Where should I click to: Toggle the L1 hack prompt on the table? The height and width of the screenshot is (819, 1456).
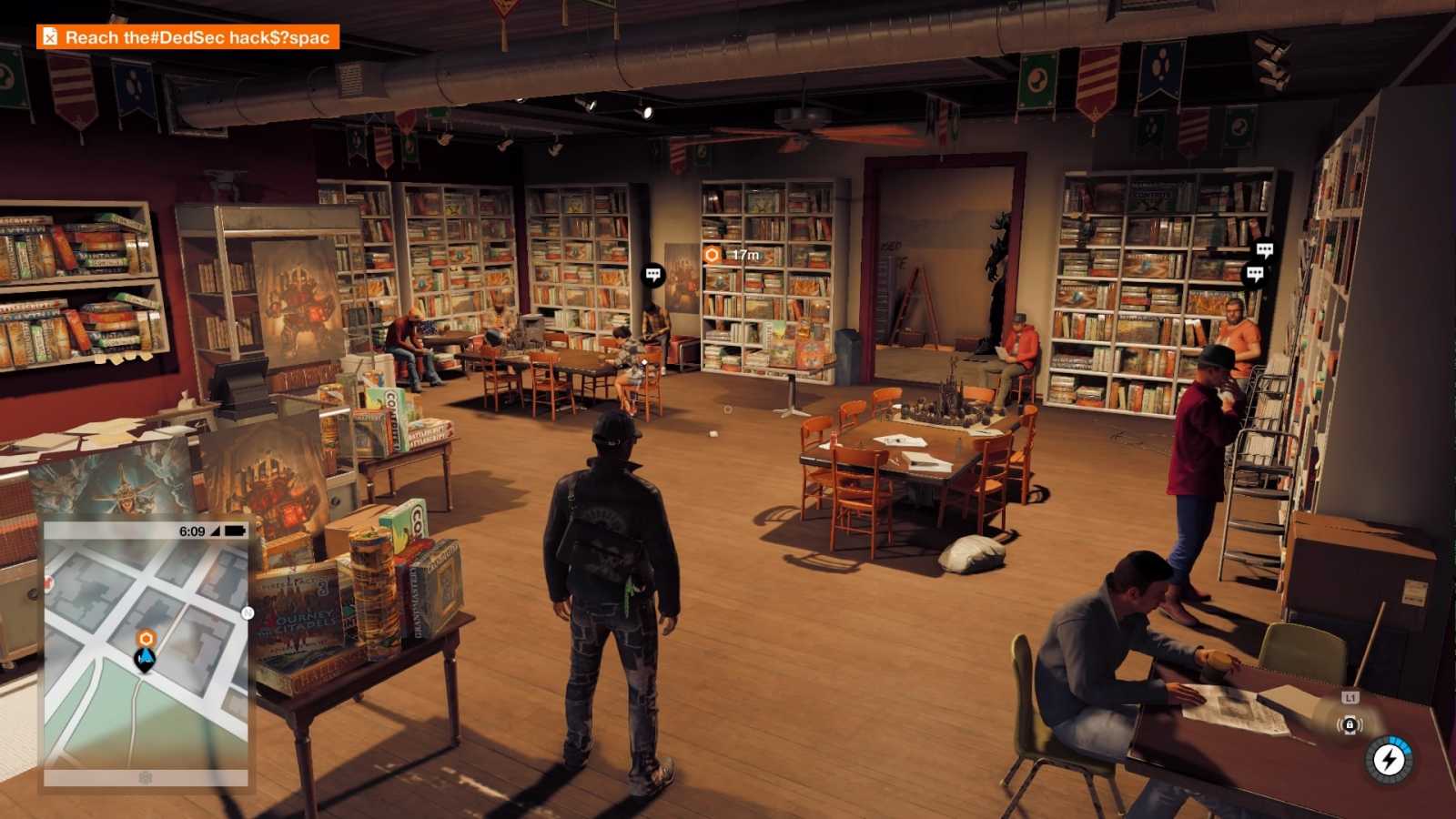tap(1350, 697)
